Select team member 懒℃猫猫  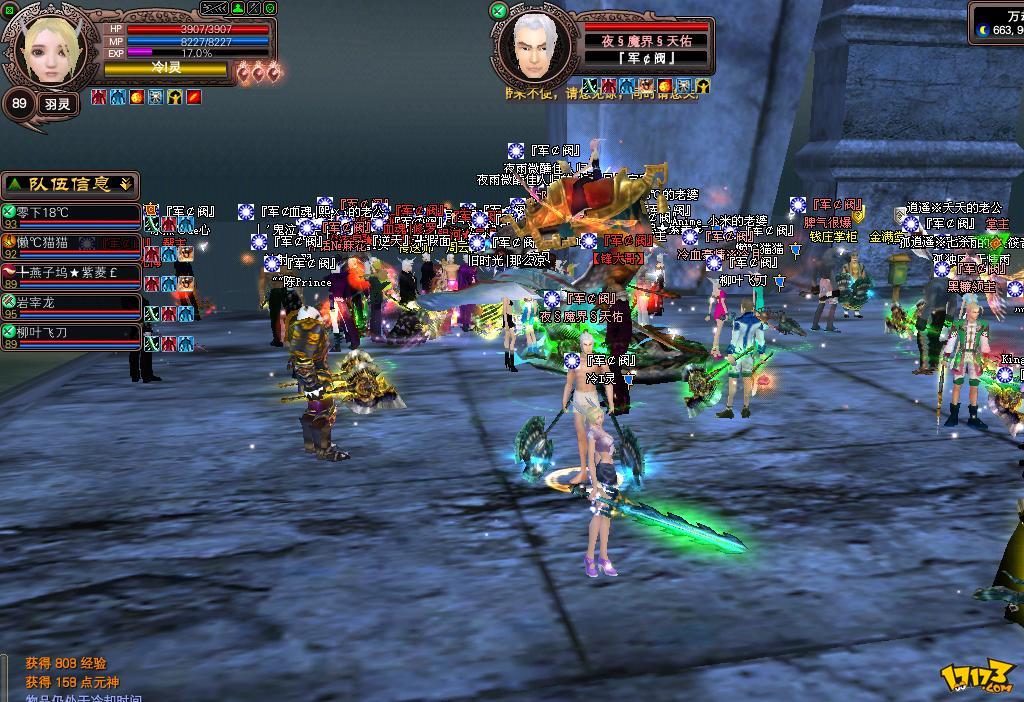pos(70,242)
